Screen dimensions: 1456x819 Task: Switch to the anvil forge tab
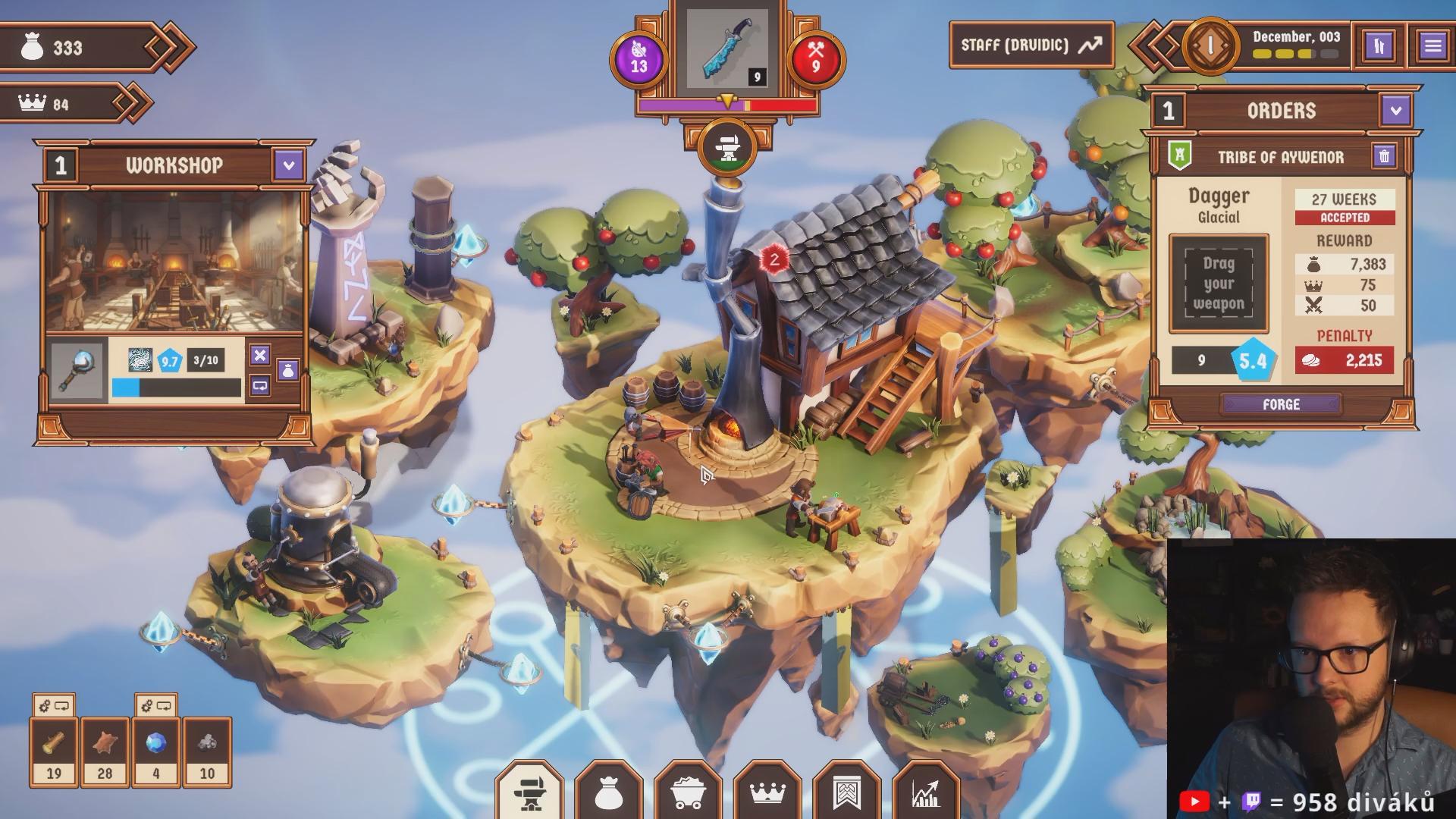point(530,792)
